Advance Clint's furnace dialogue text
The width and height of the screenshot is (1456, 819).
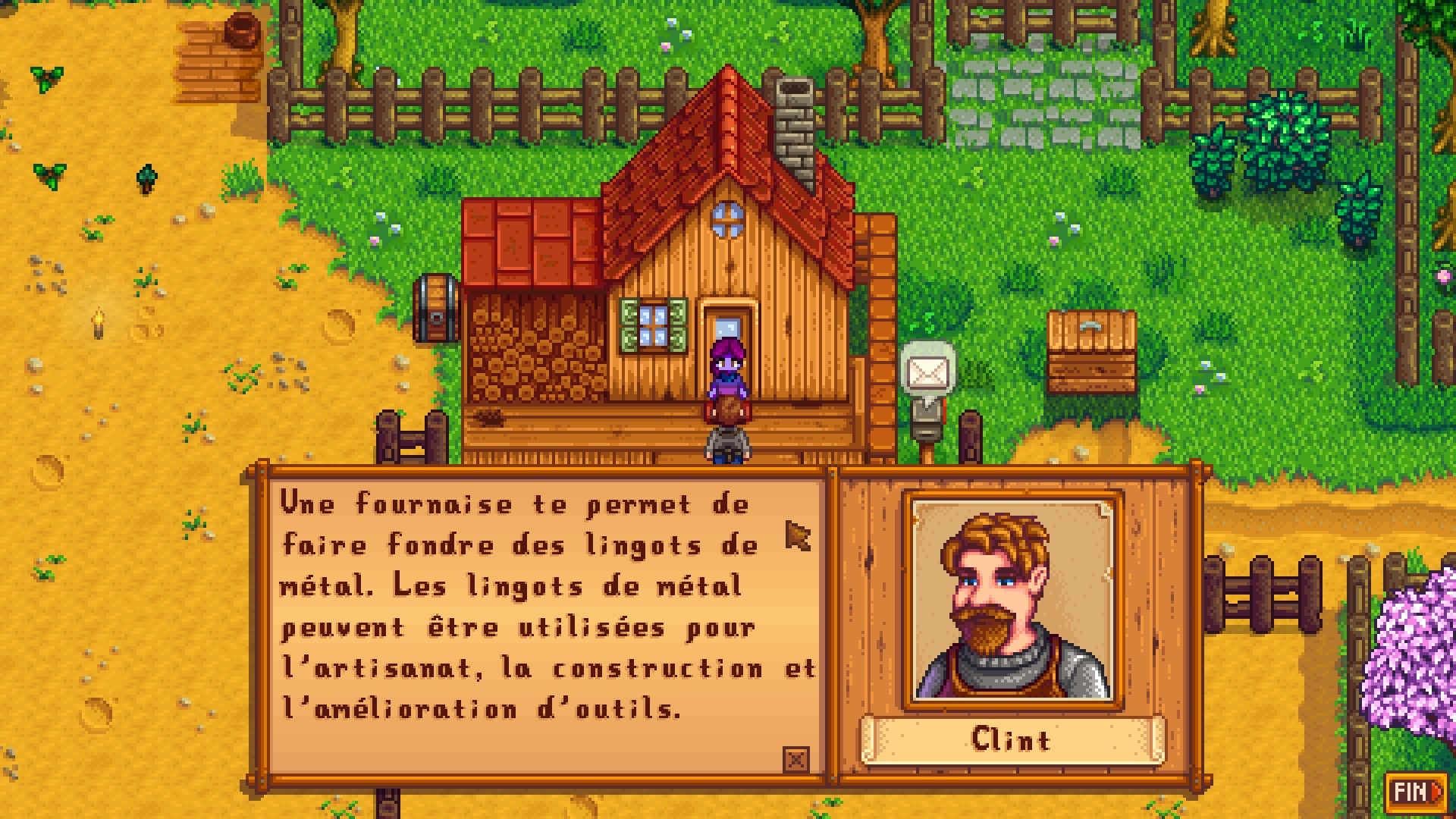[x=546, y=622]
